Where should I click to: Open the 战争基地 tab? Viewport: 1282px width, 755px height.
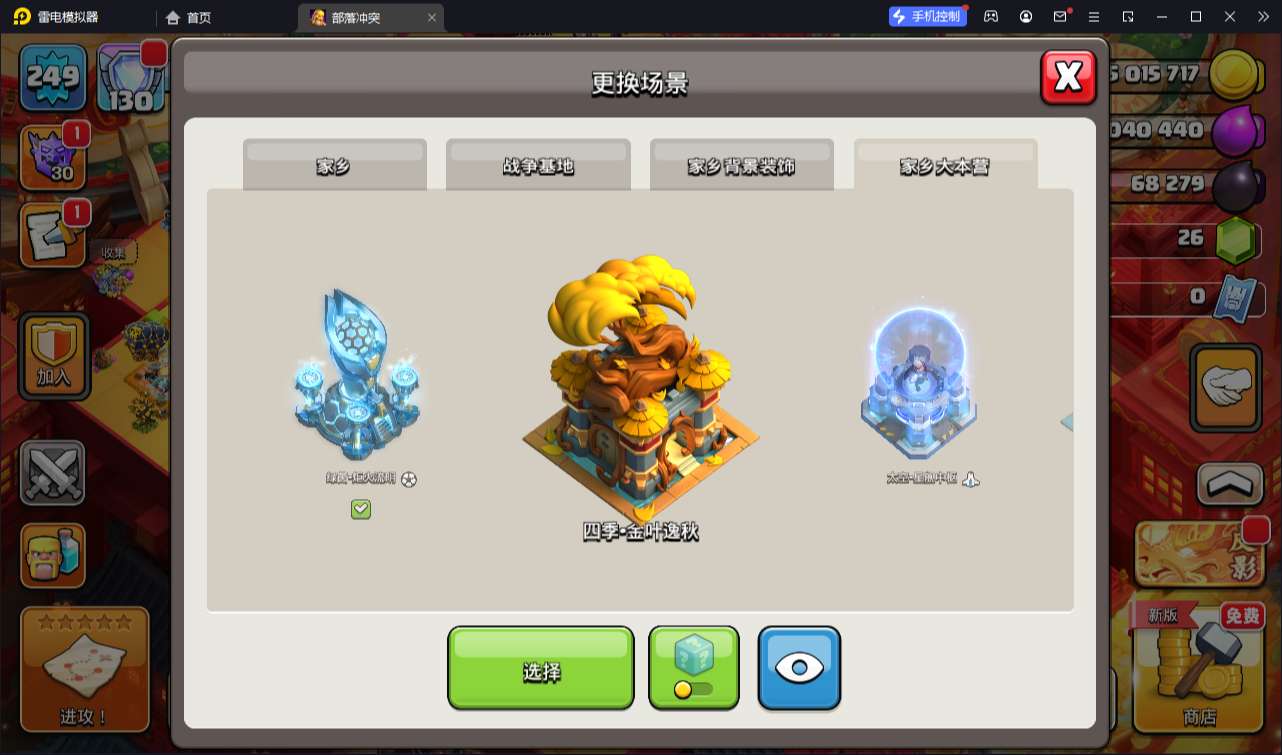click(x=538, y=165)
